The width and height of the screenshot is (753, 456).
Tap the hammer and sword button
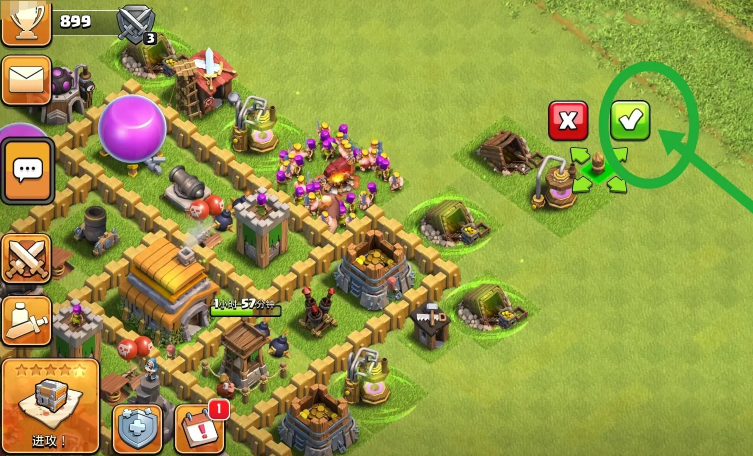tap(24, 319)
